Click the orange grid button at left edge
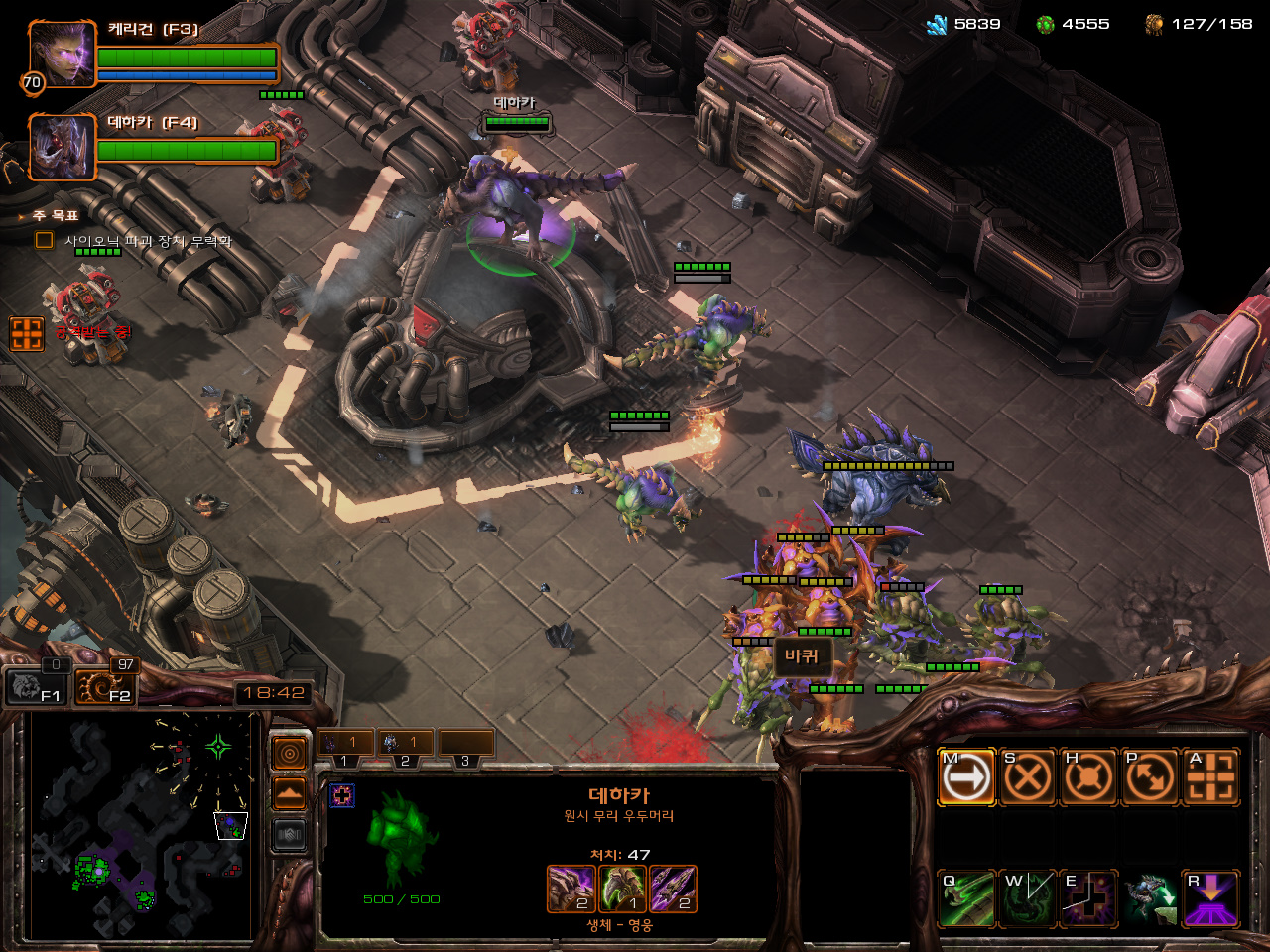 [x=27, y=333]
